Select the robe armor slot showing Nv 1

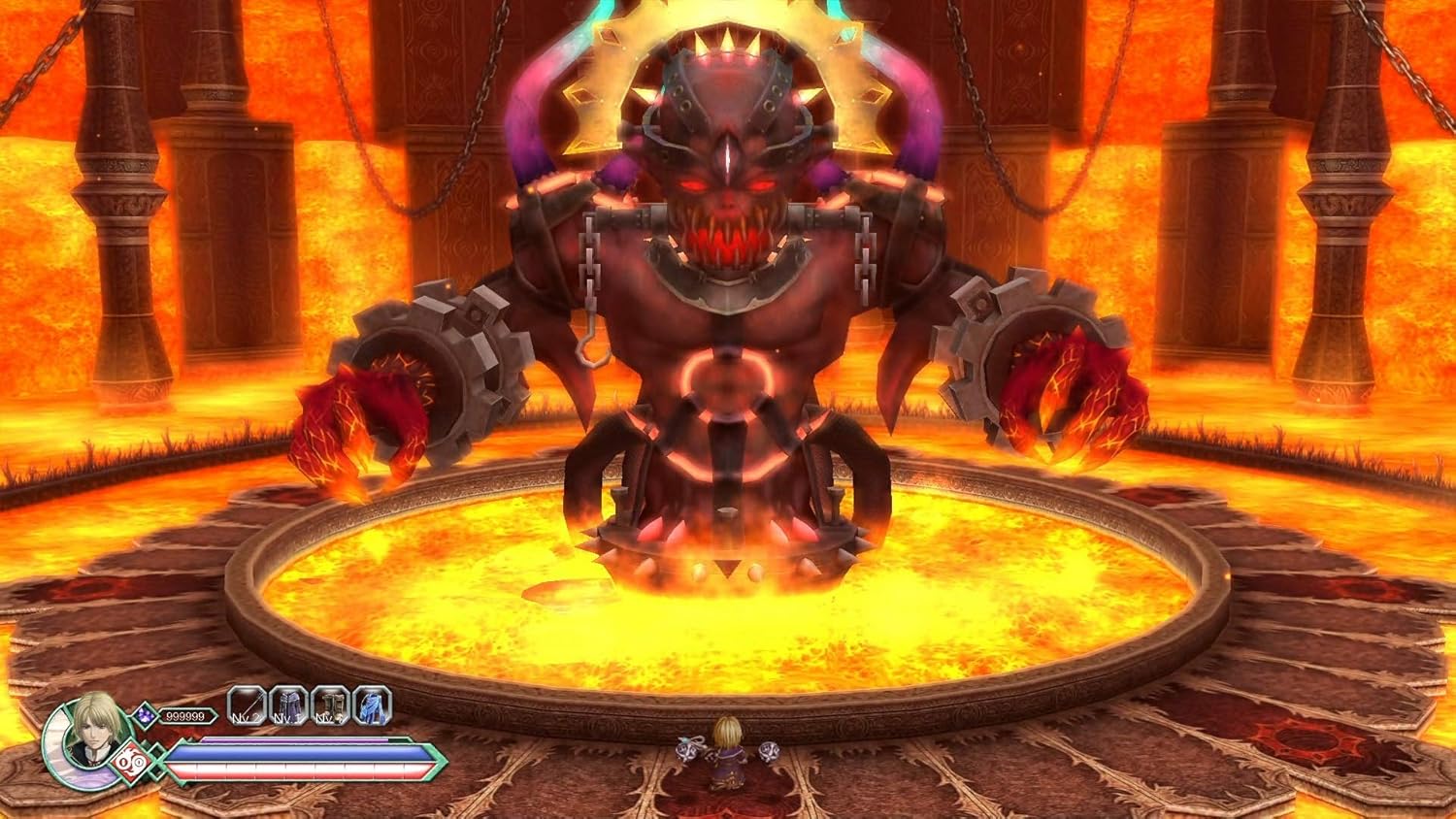tap(286, 706)
